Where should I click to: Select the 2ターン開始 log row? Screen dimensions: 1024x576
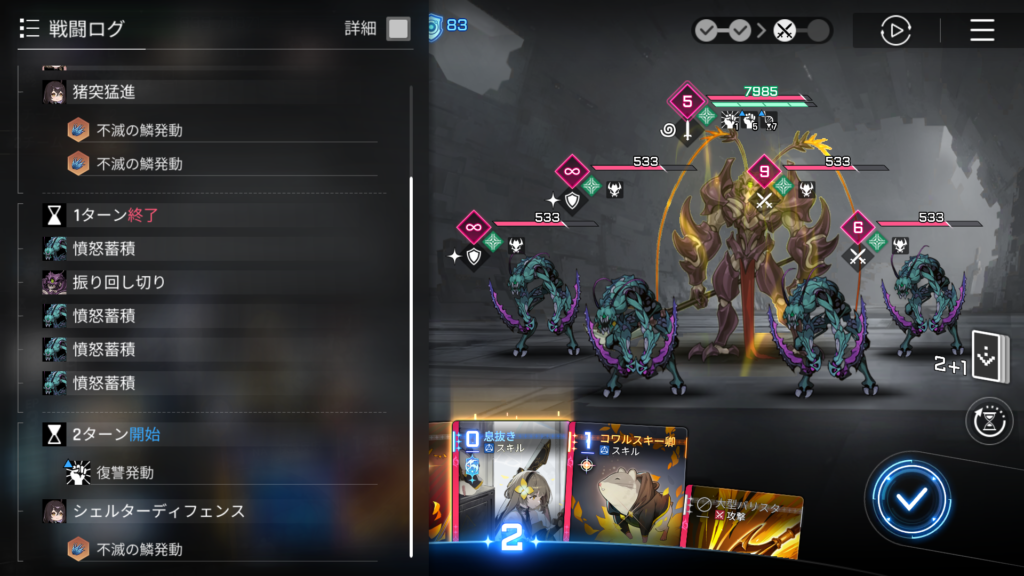[116, 434]
